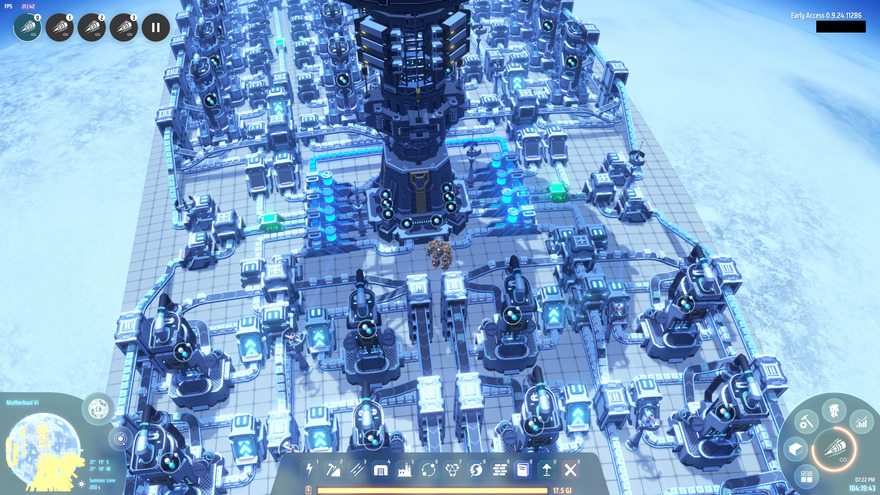
Task: Activate the upgrade arrow tool
Action: 547,469
